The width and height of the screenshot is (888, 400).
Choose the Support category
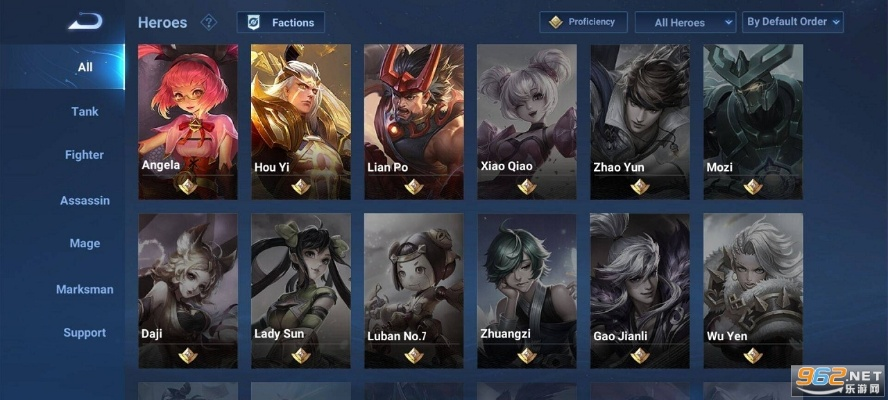[85, 333]
